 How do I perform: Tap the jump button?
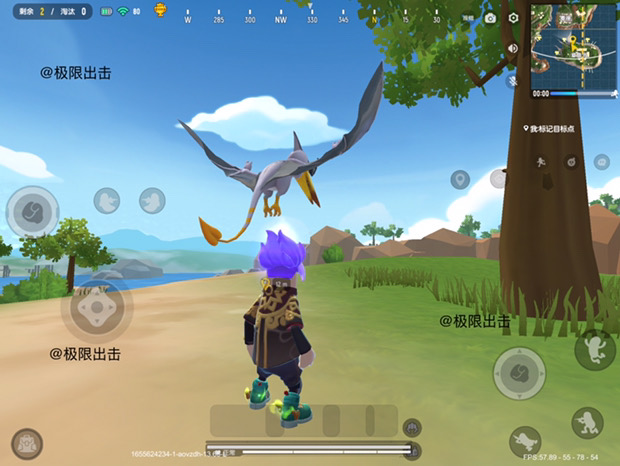point(595,348)
